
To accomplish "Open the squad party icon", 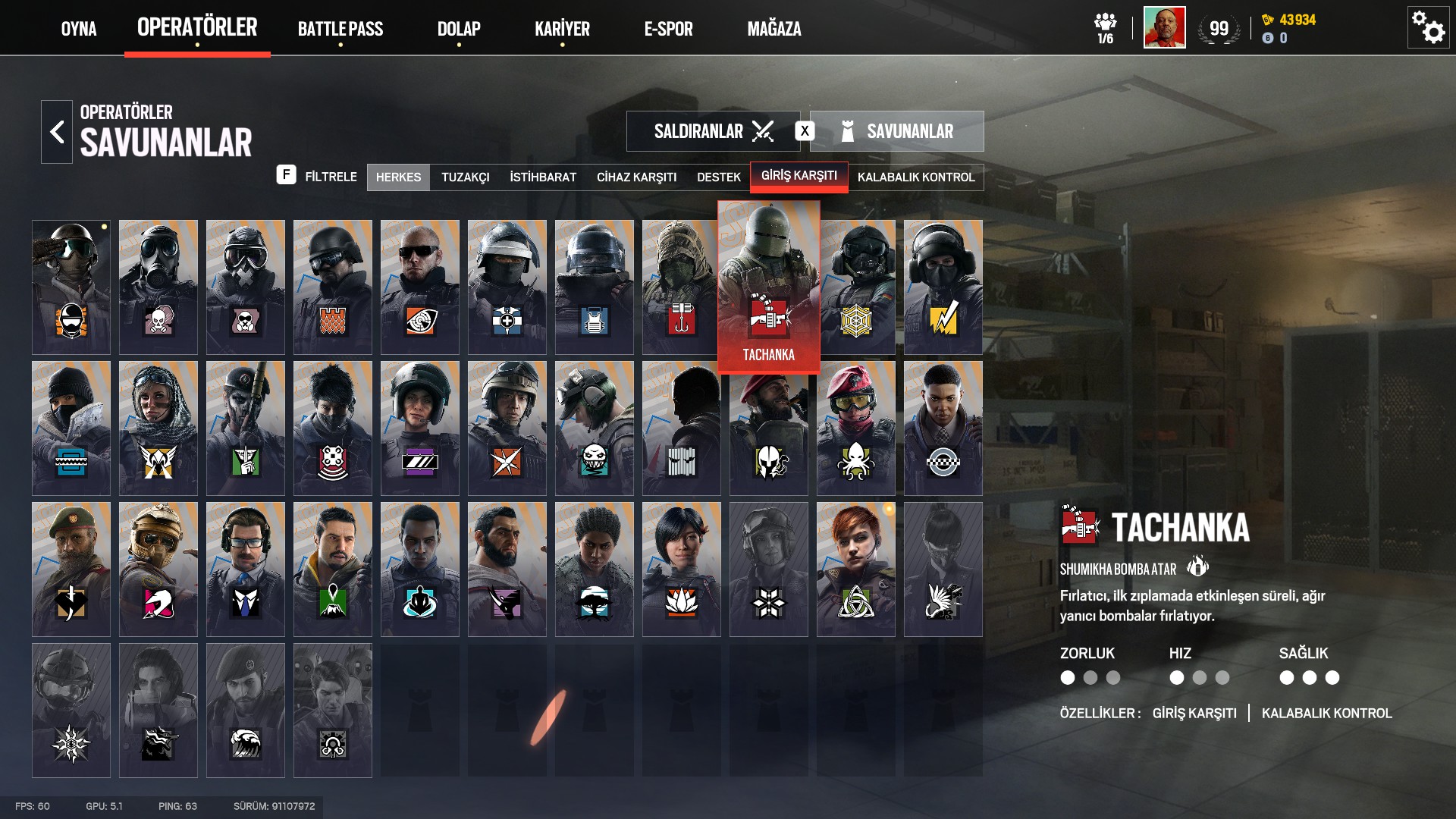I will tap(1105, 28).
